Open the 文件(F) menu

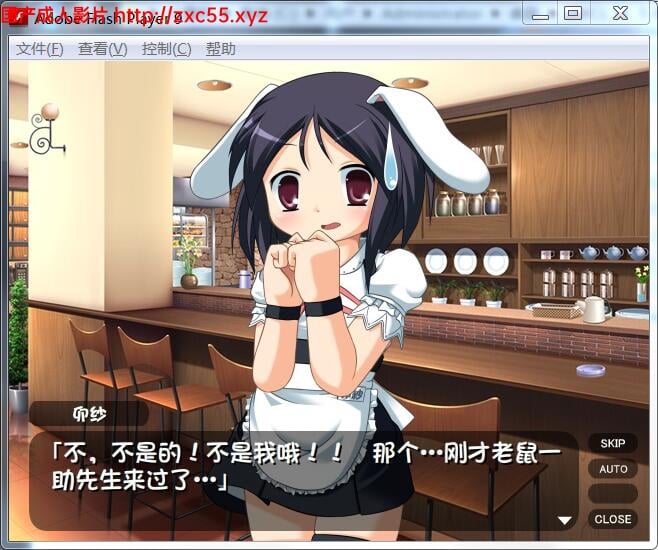(40, 49)
